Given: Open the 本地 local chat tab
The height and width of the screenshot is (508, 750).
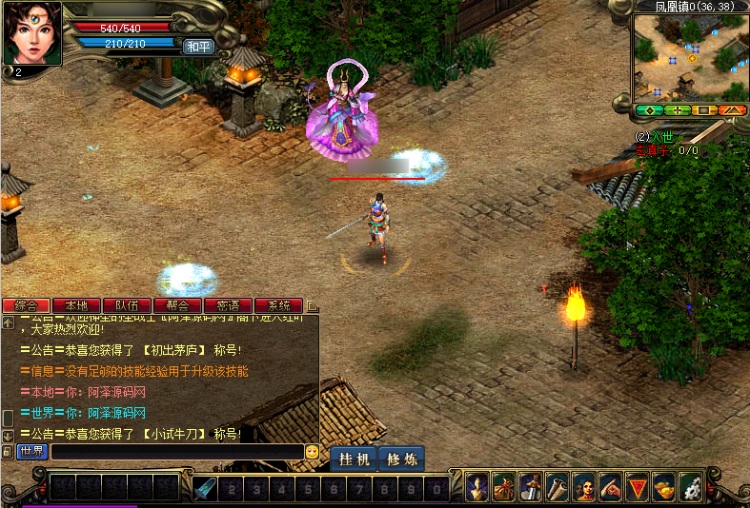Looking at the screenshot, I should pos(77,305).
